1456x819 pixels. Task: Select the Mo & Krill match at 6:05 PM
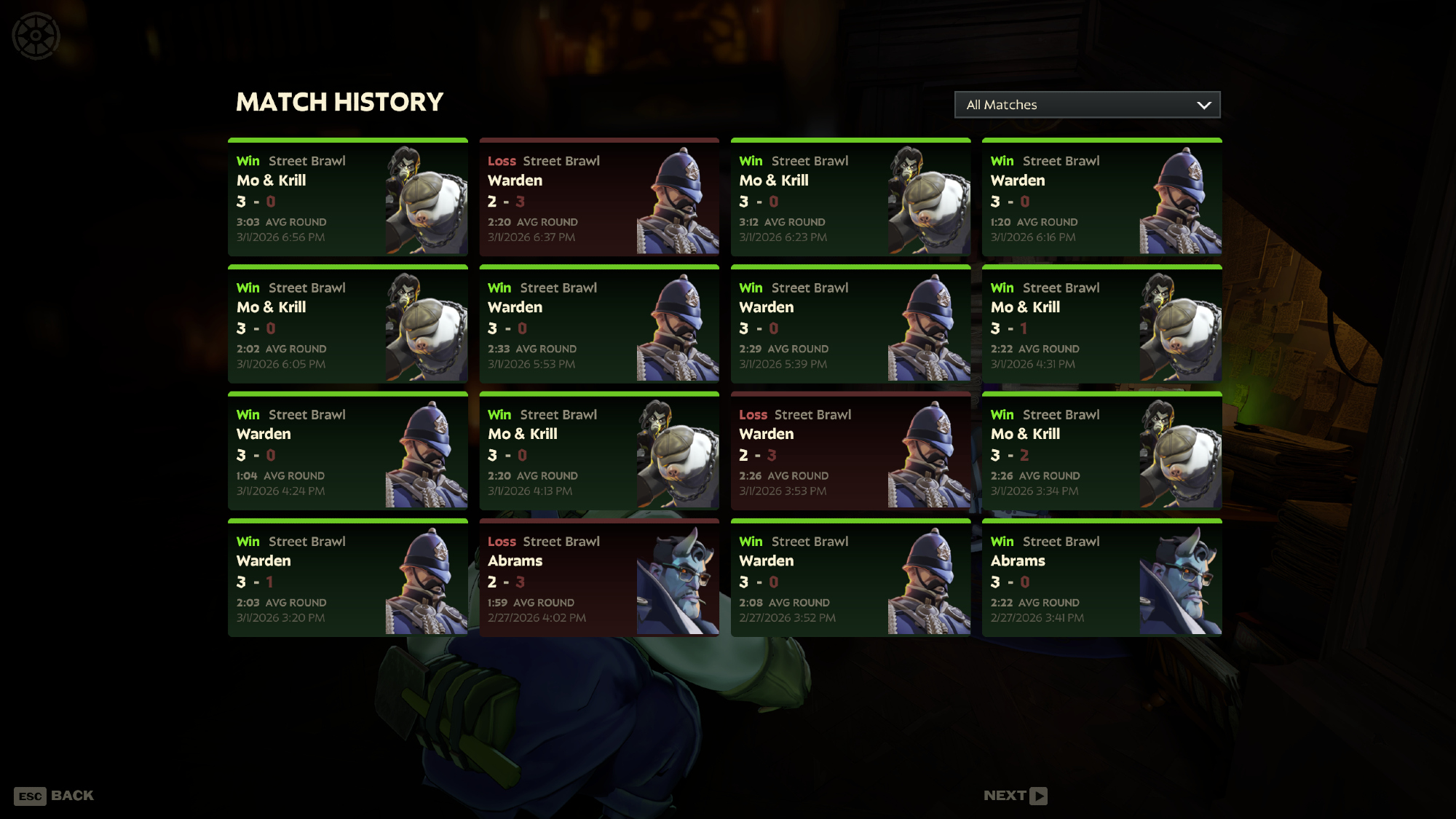(x=348, y=325)
